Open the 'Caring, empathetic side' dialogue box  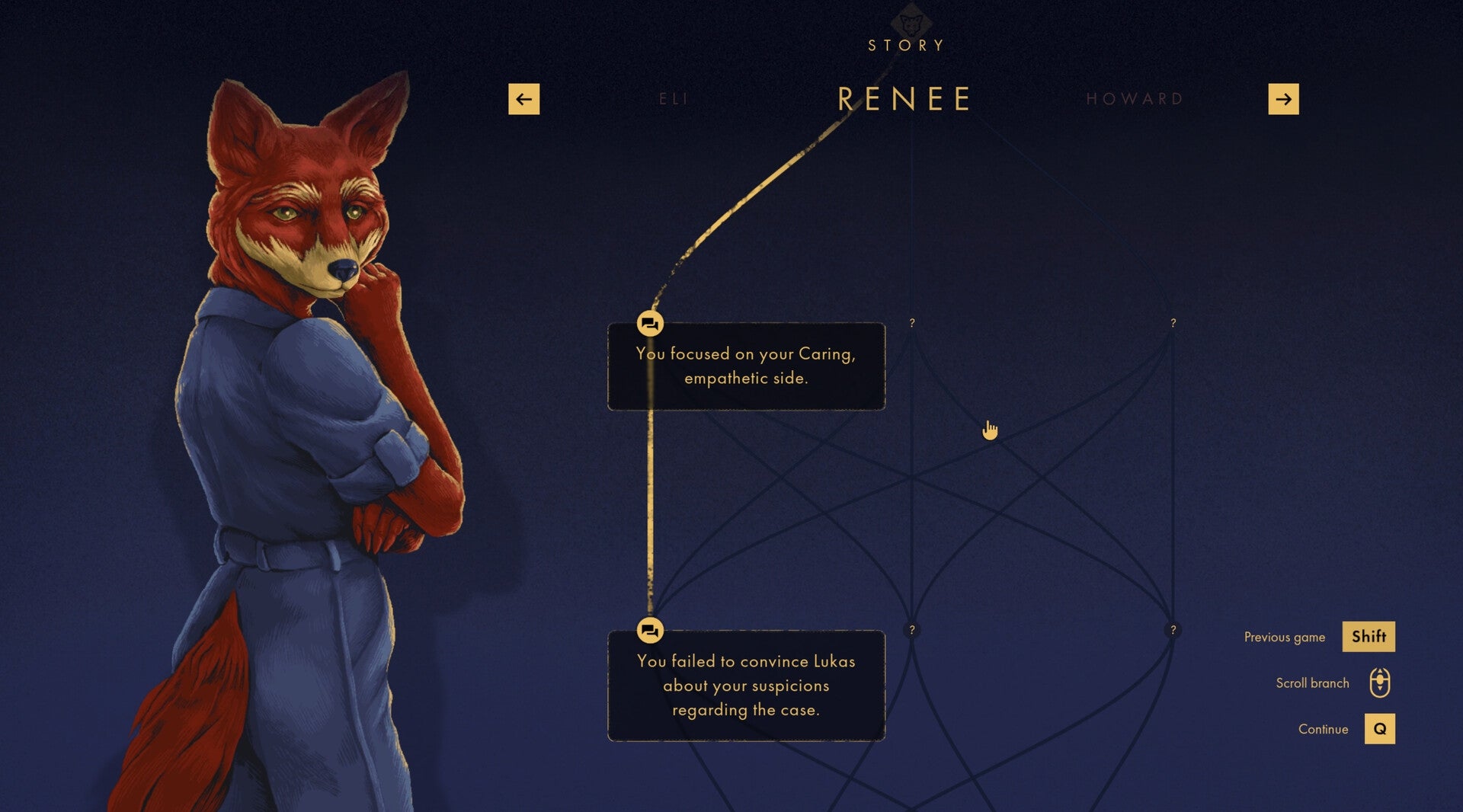tap(745, 366)
